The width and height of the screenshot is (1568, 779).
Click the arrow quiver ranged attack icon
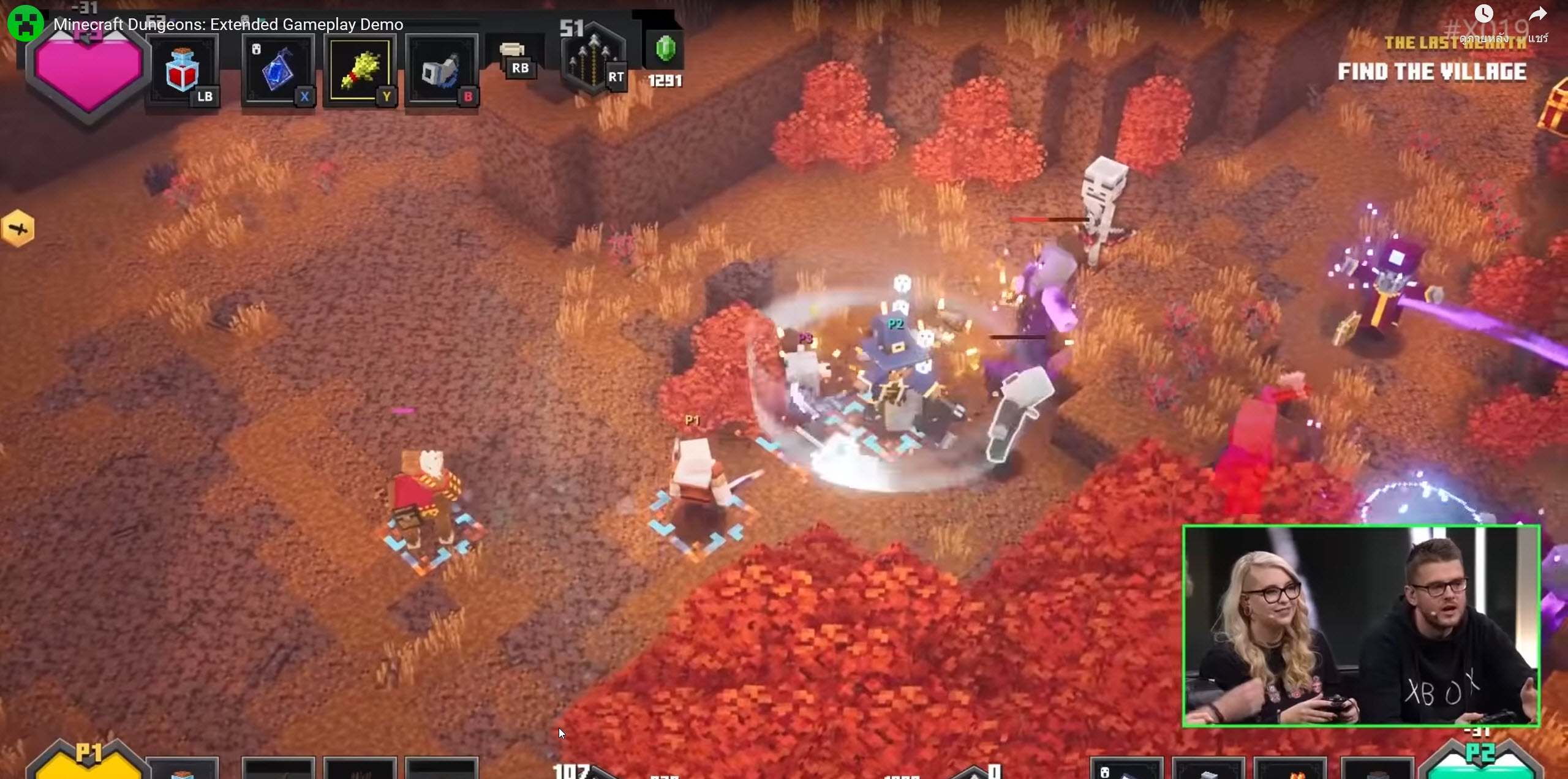592,60
